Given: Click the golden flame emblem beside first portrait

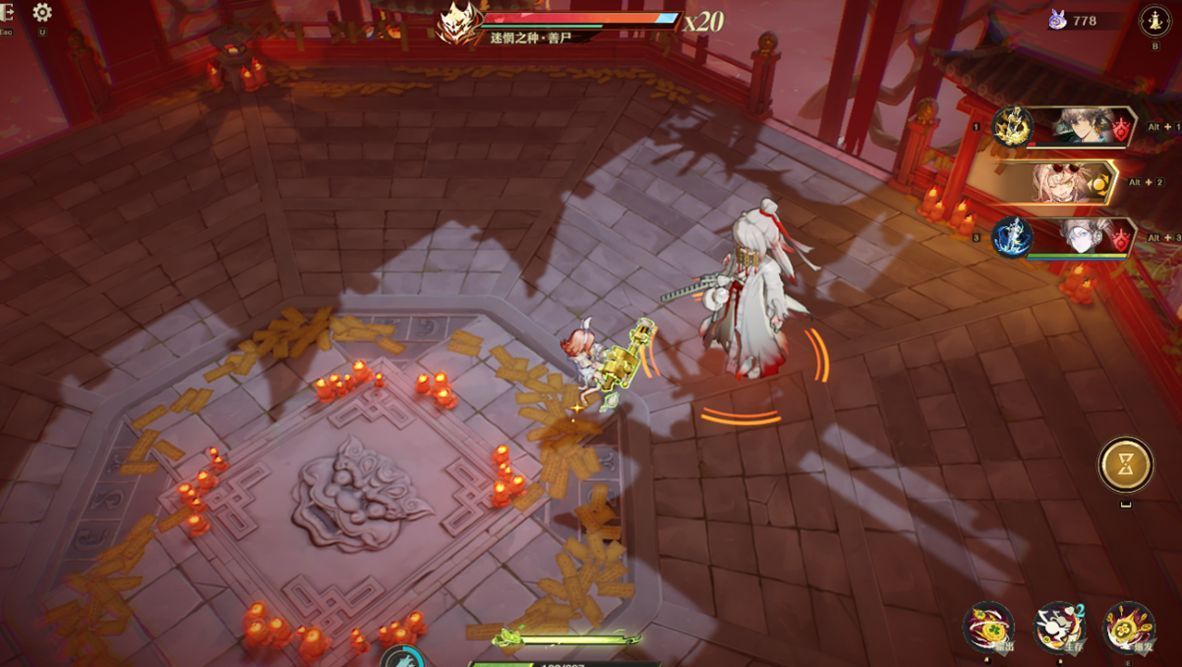Looking at the screenshot, I should click(x=1012, y=127).
